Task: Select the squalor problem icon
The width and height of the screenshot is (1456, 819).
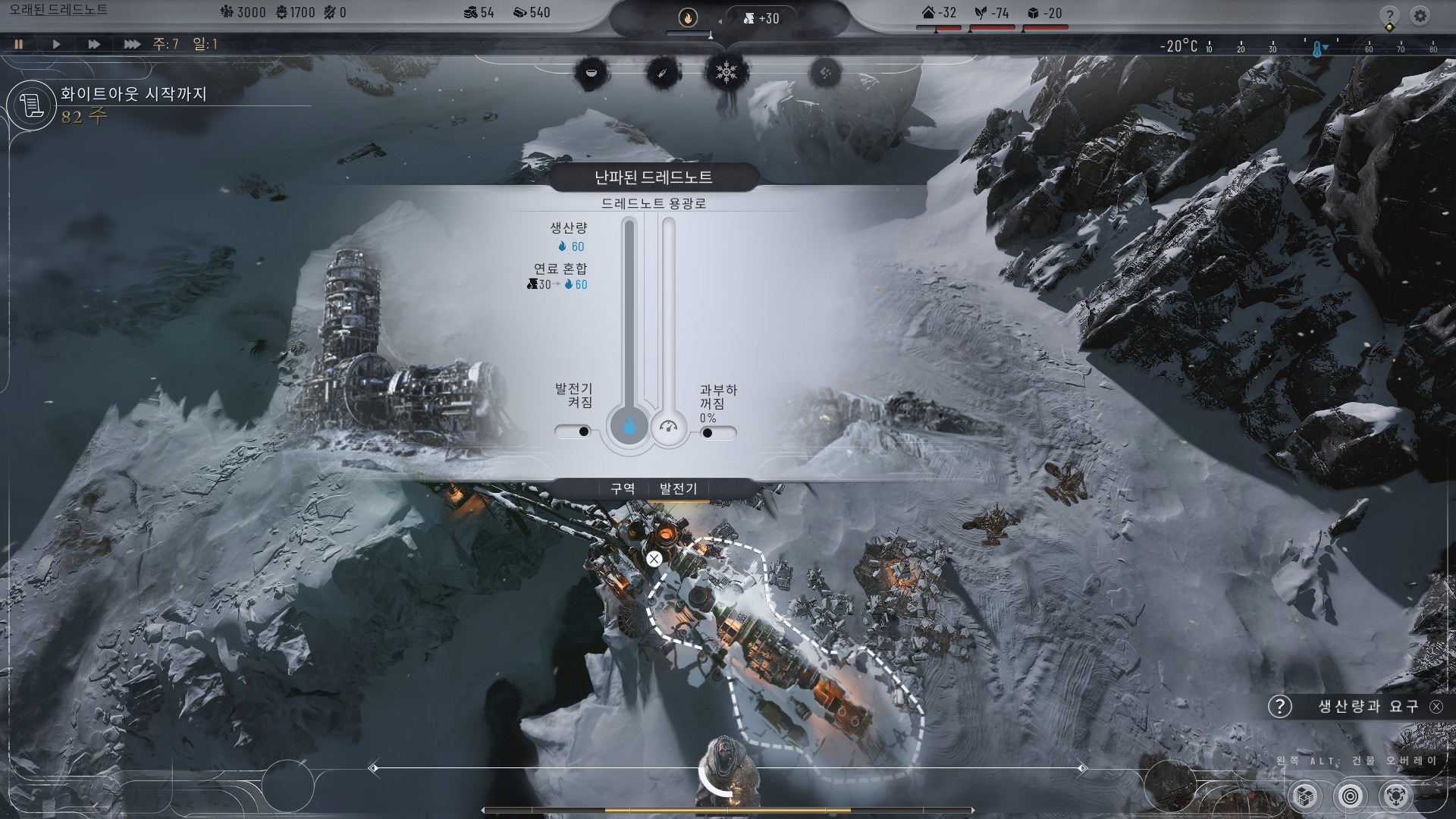Action: coord(825,73)
